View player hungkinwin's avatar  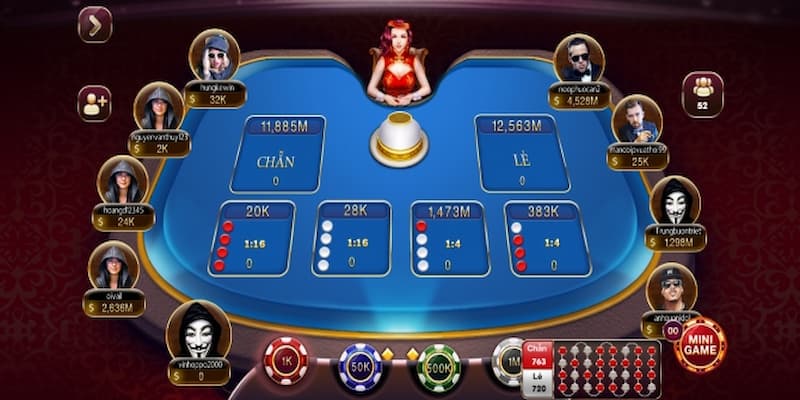pyautogui.click(x=215, y=55)
